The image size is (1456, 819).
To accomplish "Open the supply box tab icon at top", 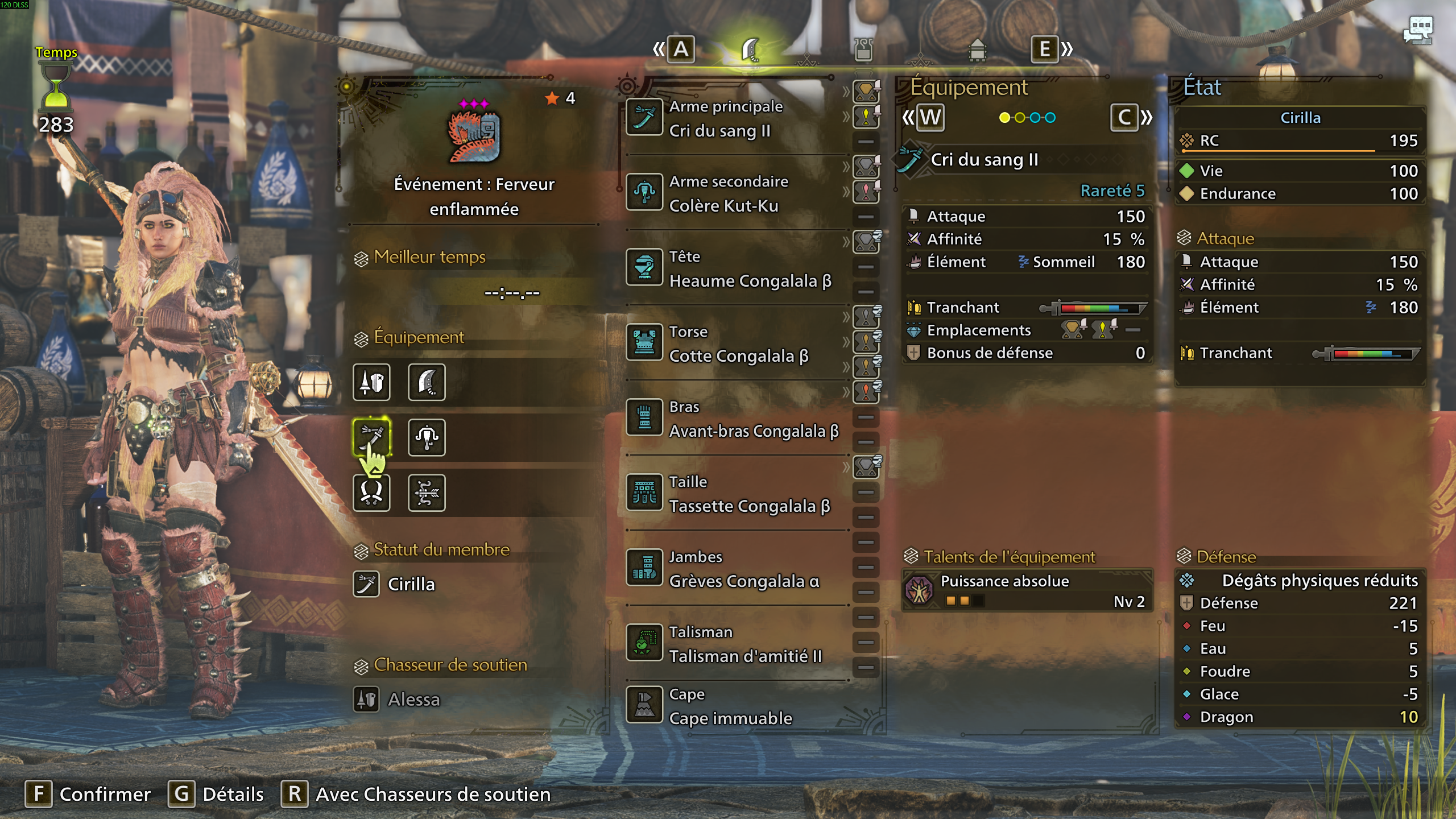I will 977,50.
